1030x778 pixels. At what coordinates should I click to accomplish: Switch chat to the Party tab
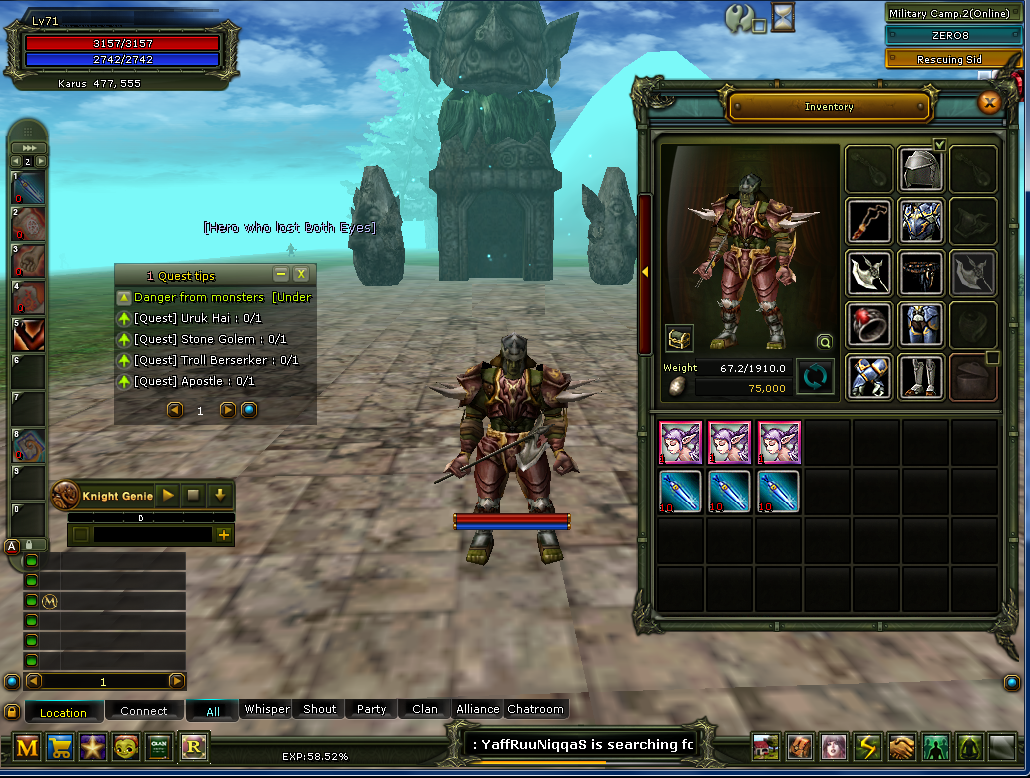pos(371,709)
